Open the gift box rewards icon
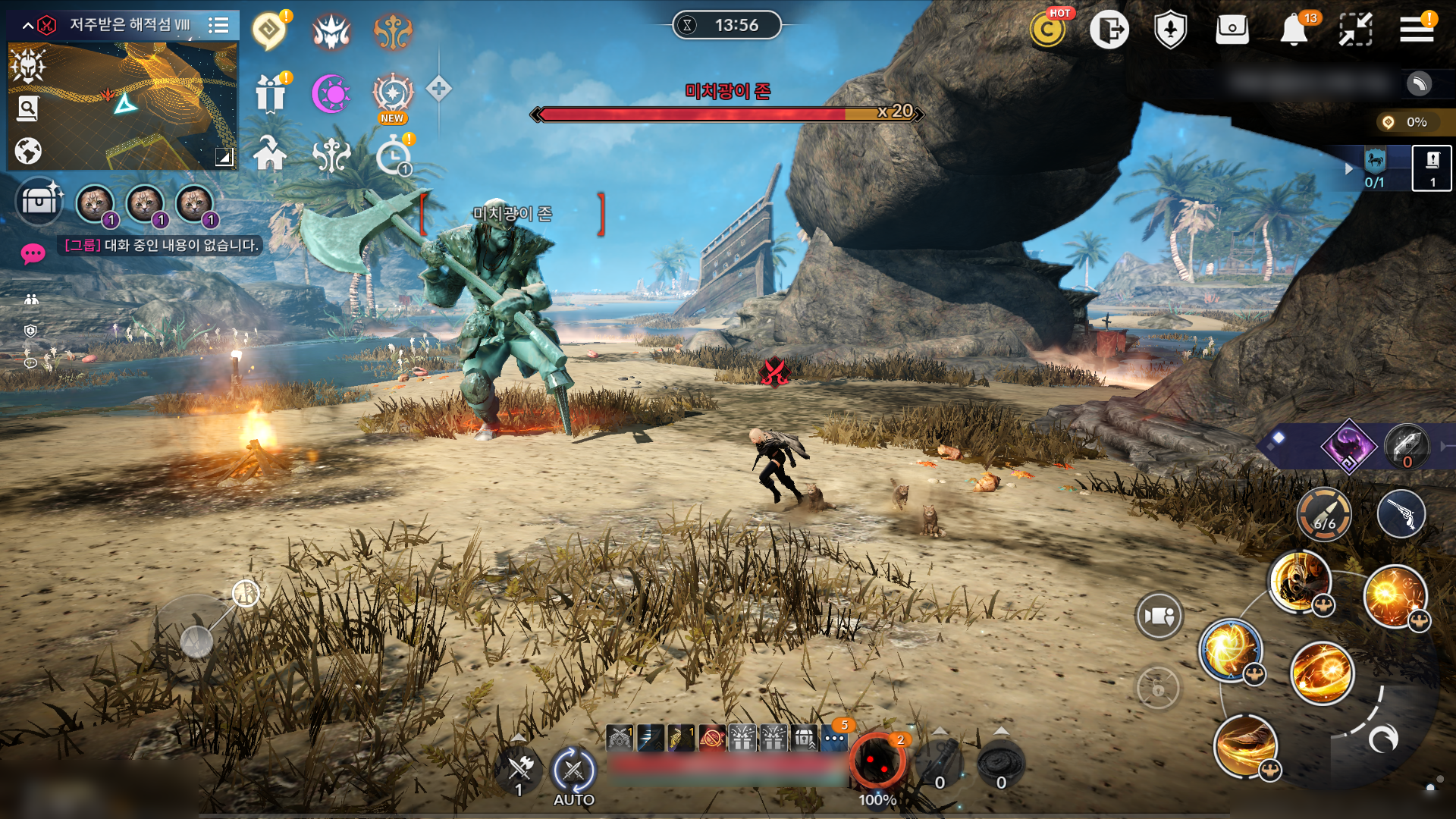This screenshot has height=819, width=1456. click(x=270, y=94)
